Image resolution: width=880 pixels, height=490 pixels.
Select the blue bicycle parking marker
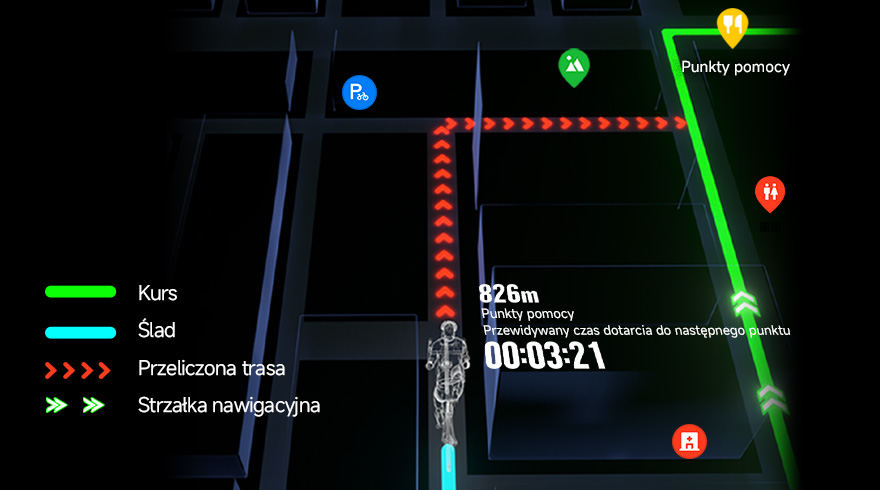357,93
